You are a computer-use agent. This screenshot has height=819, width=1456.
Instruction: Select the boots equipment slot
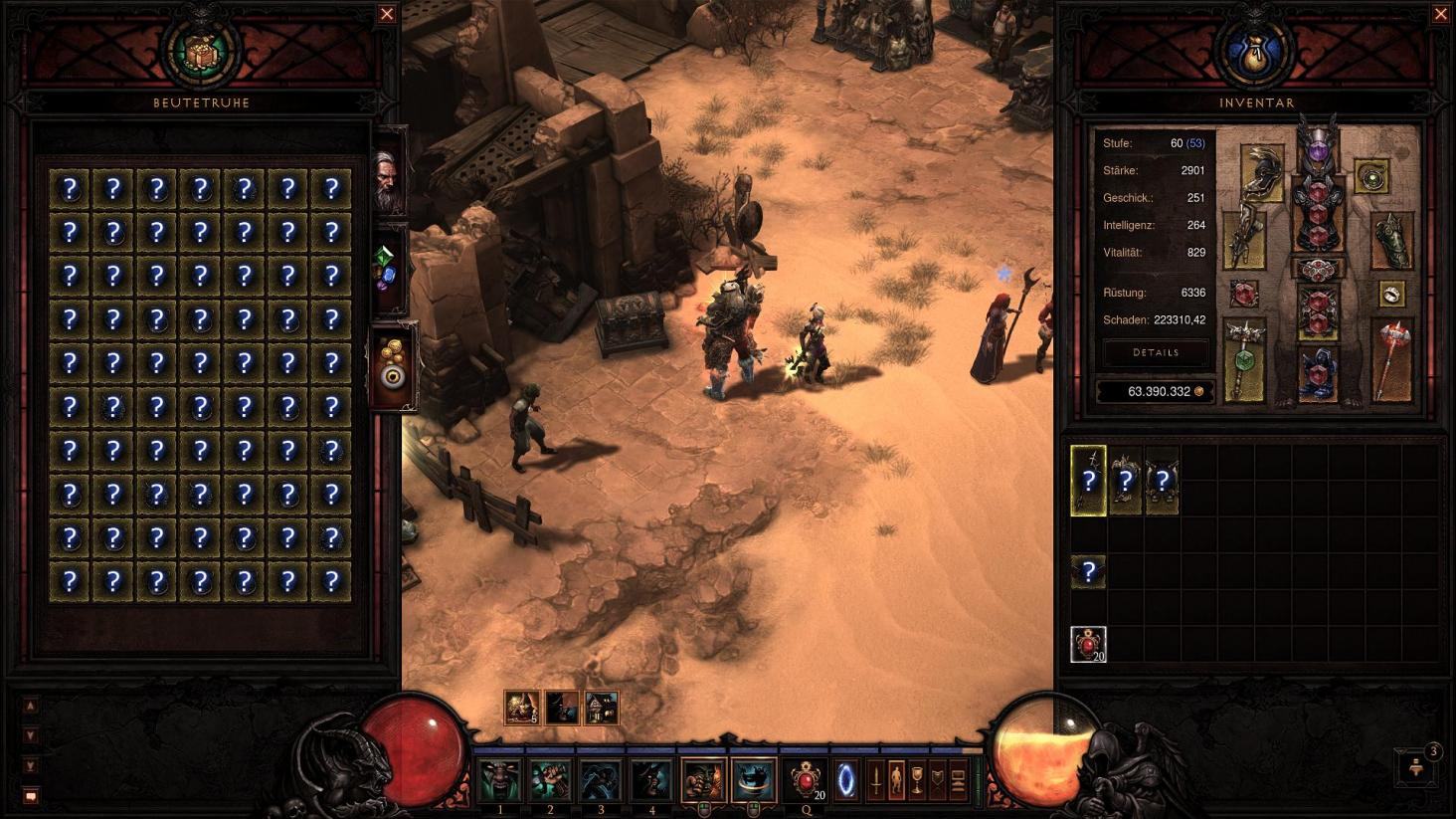coord(1318,374)
